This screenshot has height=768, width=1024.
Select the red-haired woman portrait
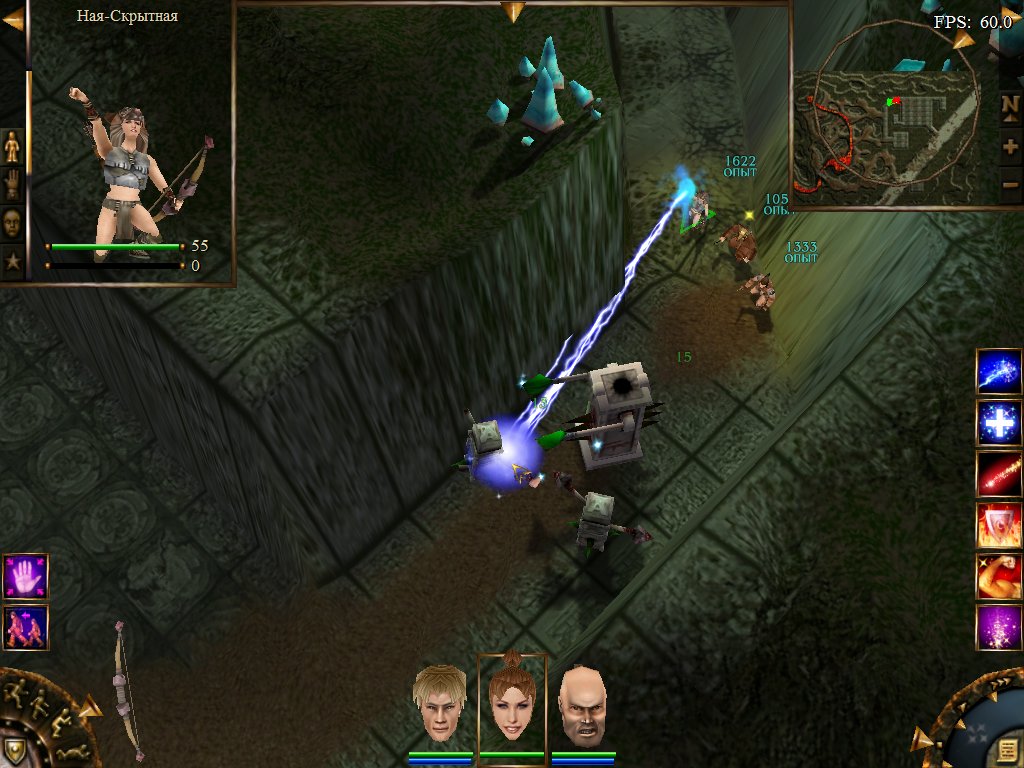tap(512, 703)
